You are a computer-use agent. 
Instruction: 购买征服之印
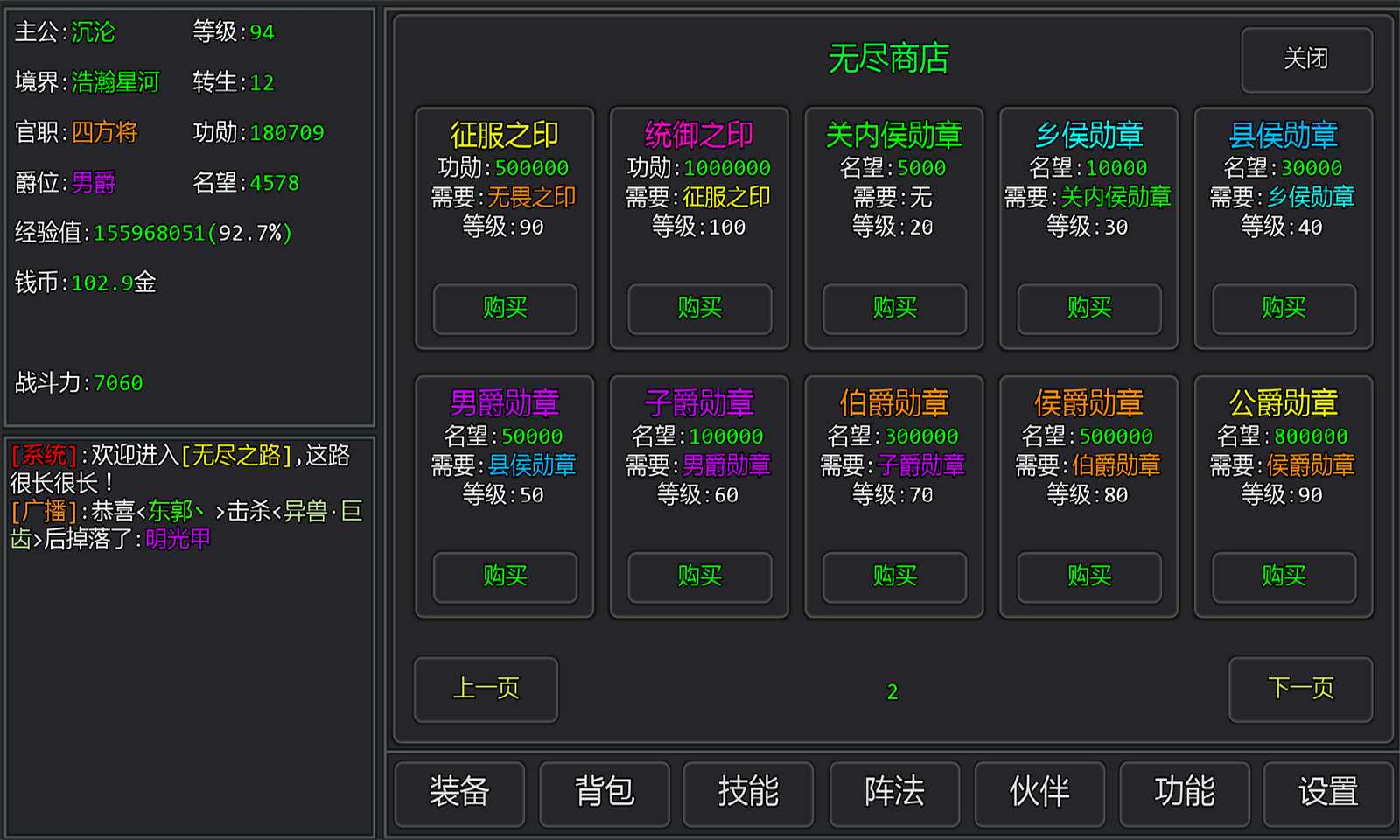504,310
